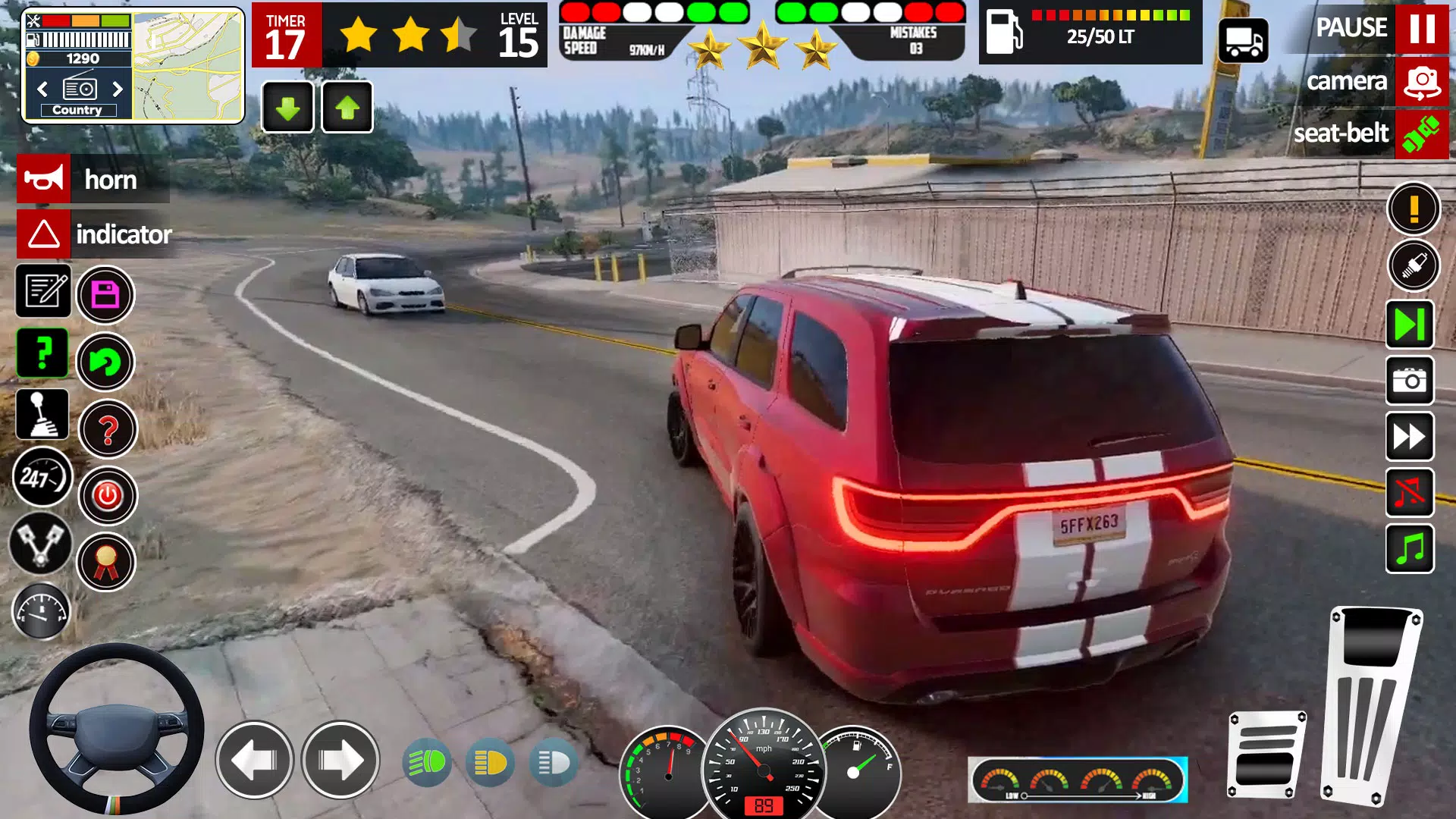The width and height of the screenshot is (1456, 819).
Task: Open the gear shifter control
Action: (x=42, y=415)
